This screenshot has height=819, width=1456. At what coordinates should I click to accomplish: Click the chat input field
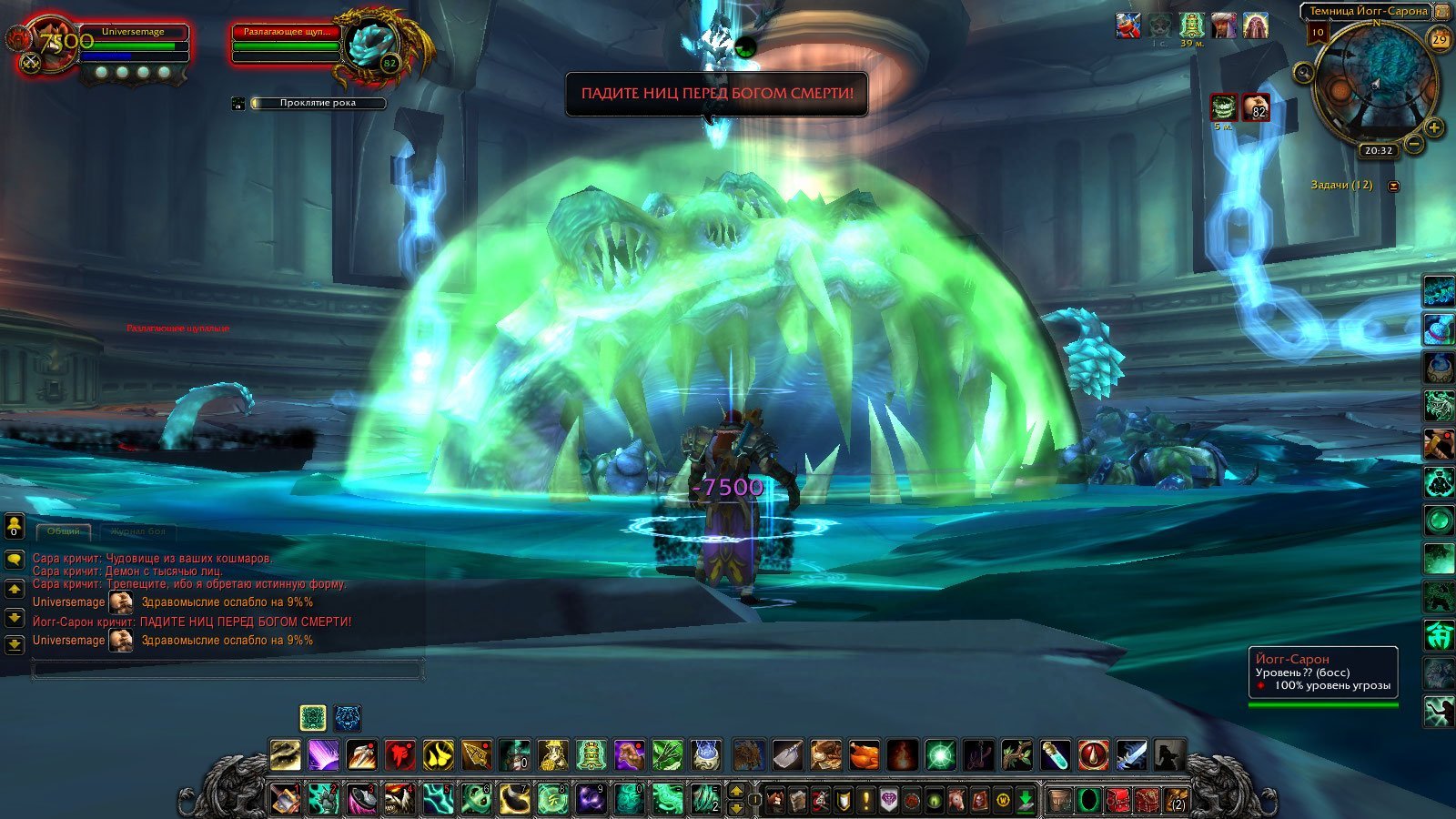227,671
